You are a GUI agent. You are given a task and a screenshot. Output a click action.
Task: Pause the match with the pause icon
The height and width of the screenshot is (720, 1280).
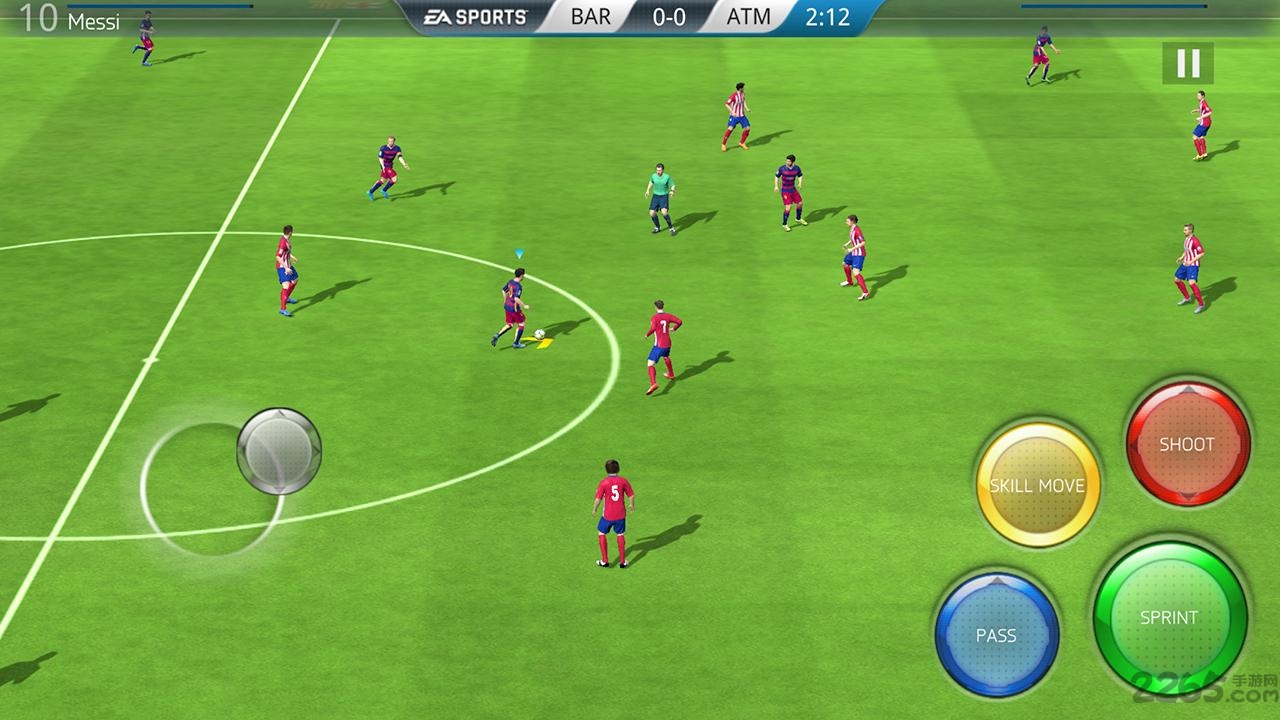(x=1186, y=63)
